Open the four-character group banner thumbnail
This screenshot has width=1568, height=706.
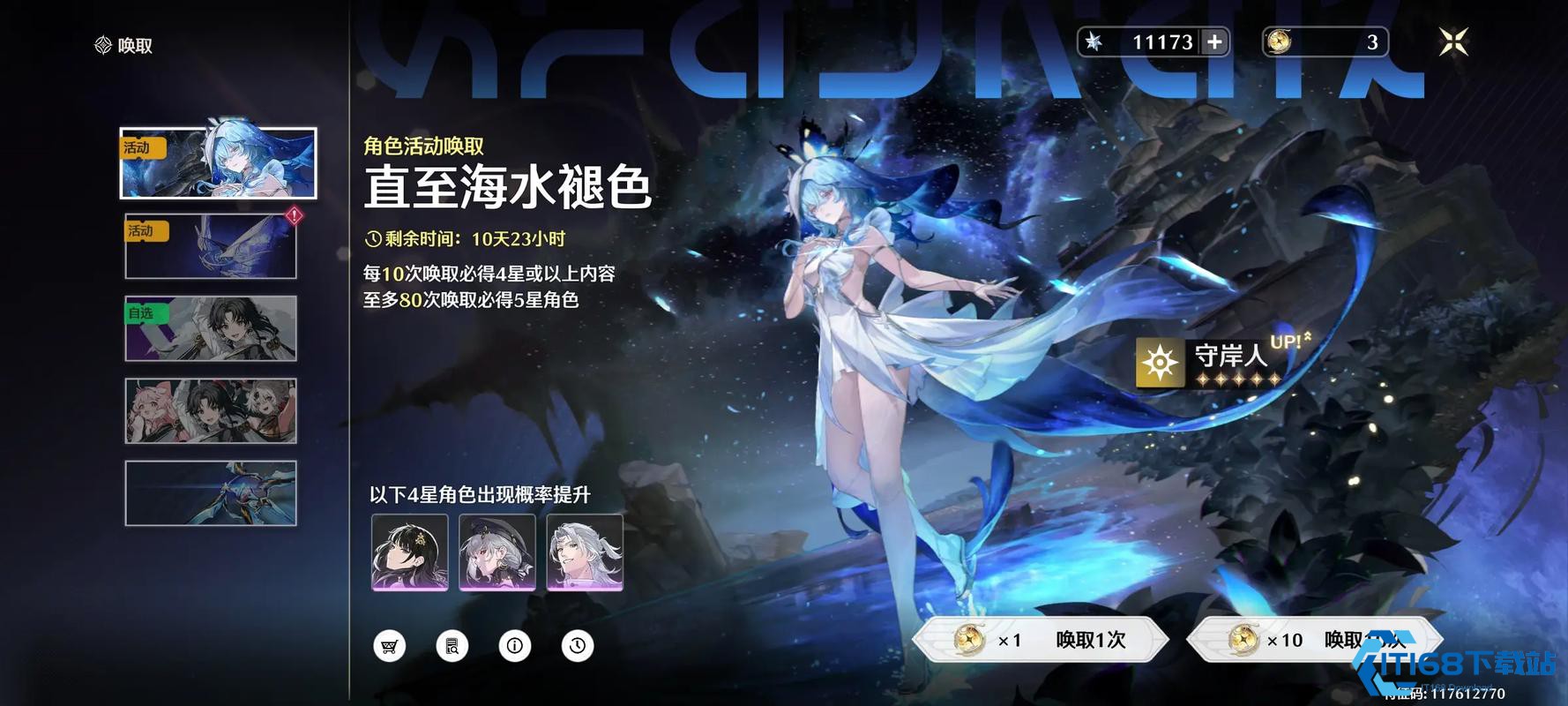click(x=210, y=411)
